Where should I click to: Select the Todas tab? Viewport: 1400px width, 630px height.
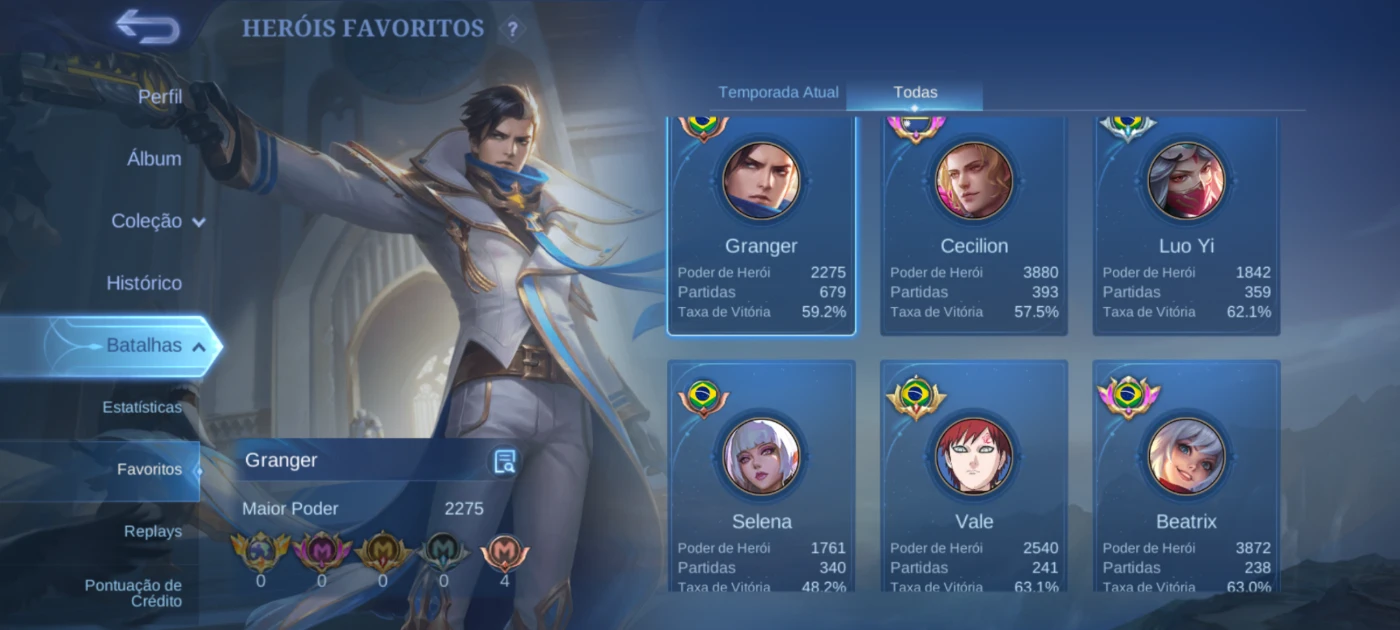click(x=915, y=93)
